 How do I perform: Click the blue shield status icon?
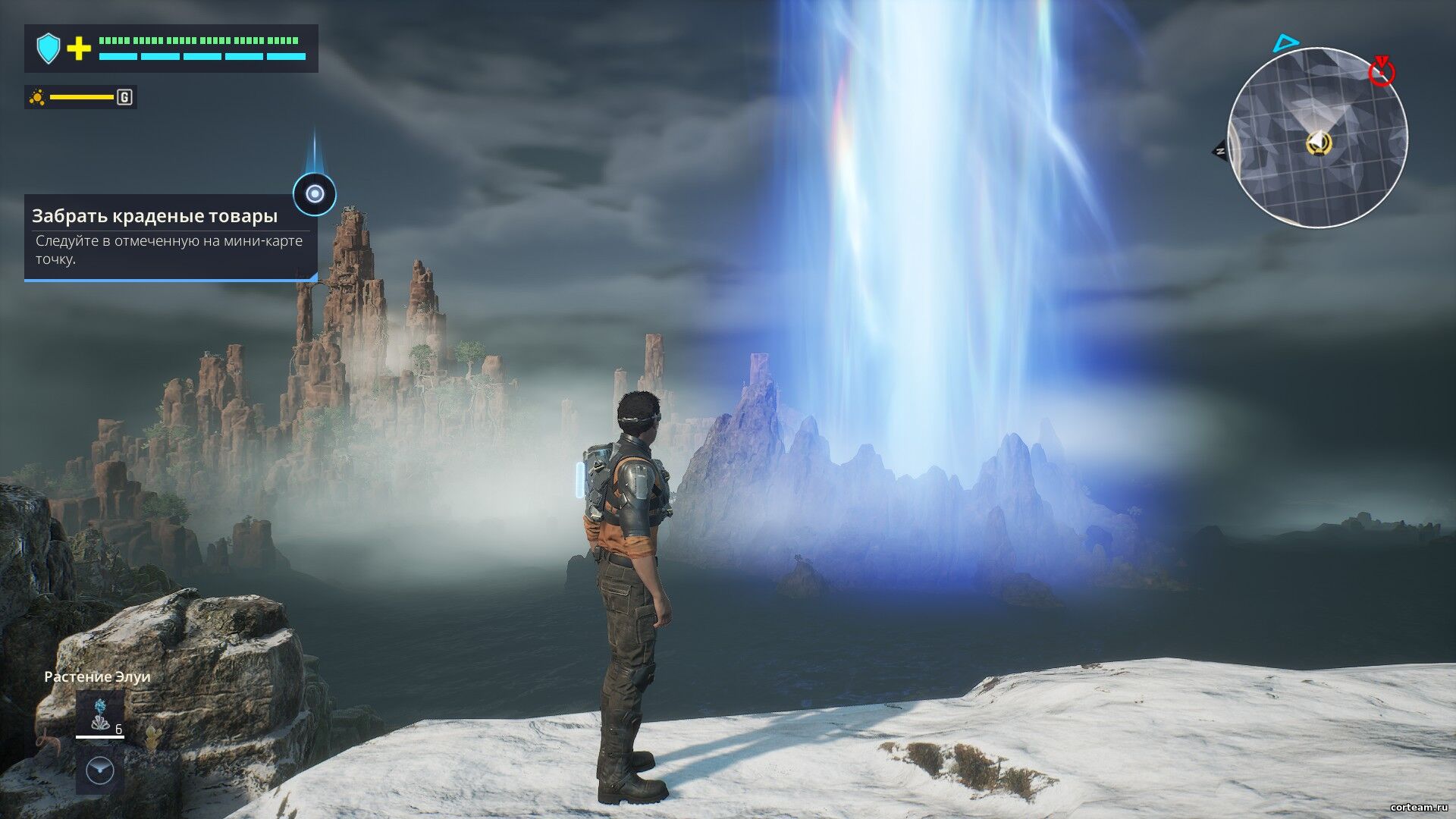click(49, 49)
